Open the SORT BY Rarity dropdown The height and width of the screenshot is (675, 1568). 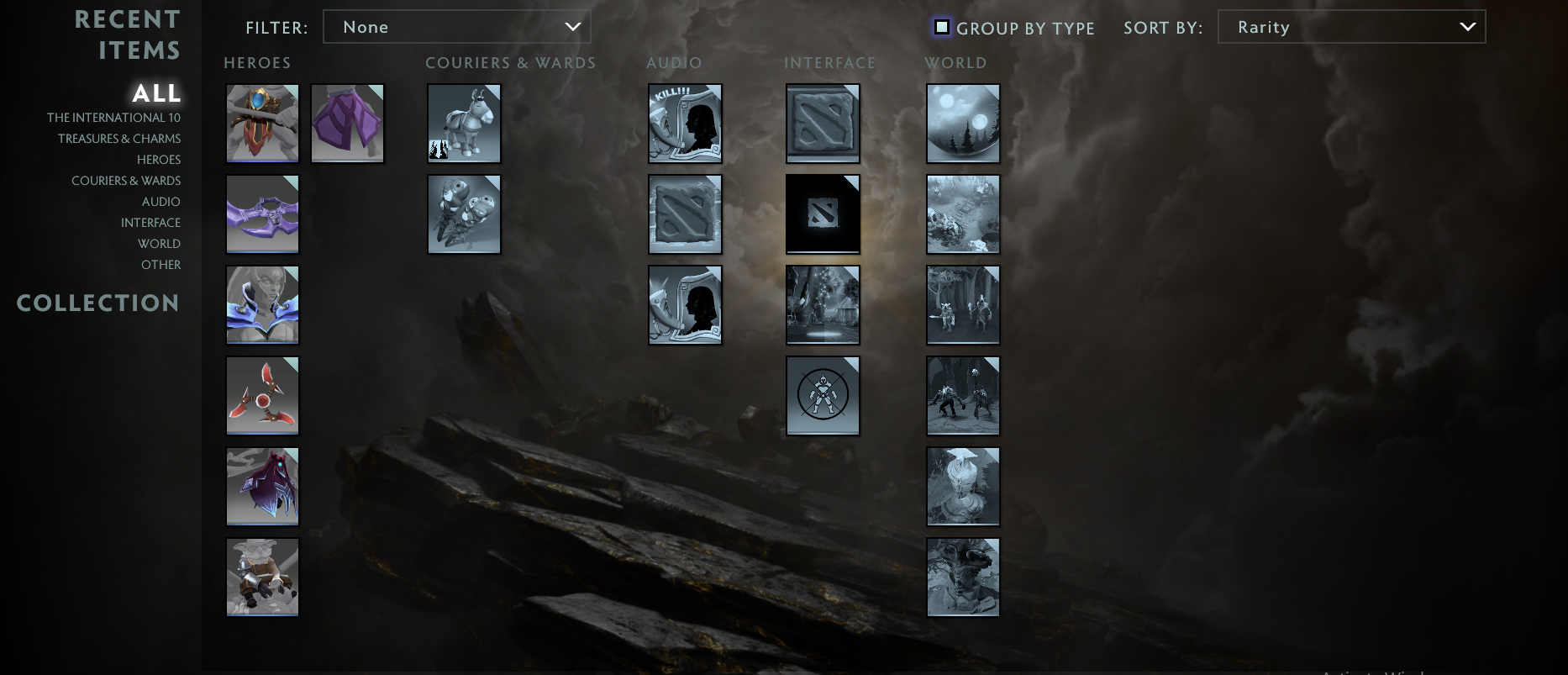point(1351,26)
